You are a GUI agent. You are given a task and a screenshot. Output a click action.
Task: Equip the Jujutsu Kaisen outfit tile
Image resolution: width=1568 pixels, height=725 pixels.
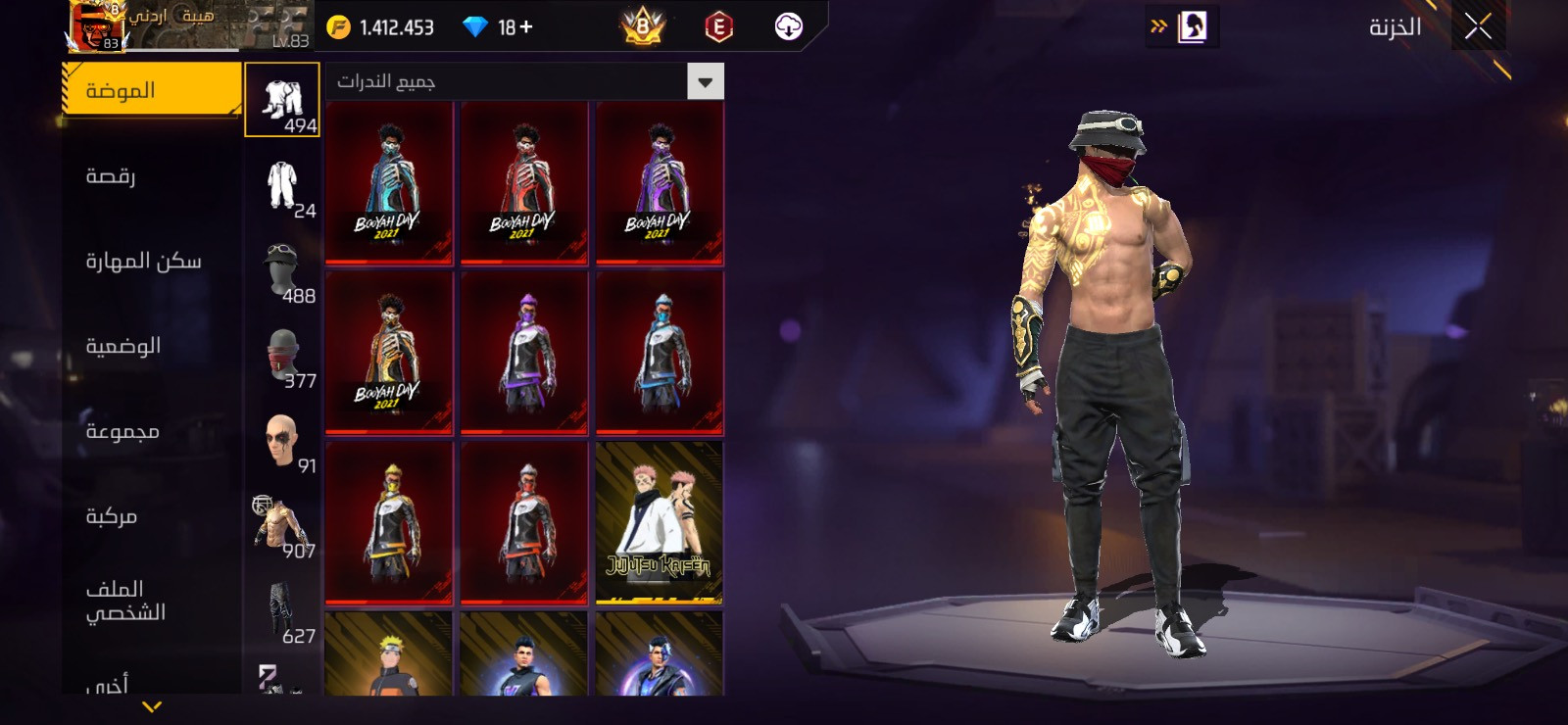click(659, 522)
